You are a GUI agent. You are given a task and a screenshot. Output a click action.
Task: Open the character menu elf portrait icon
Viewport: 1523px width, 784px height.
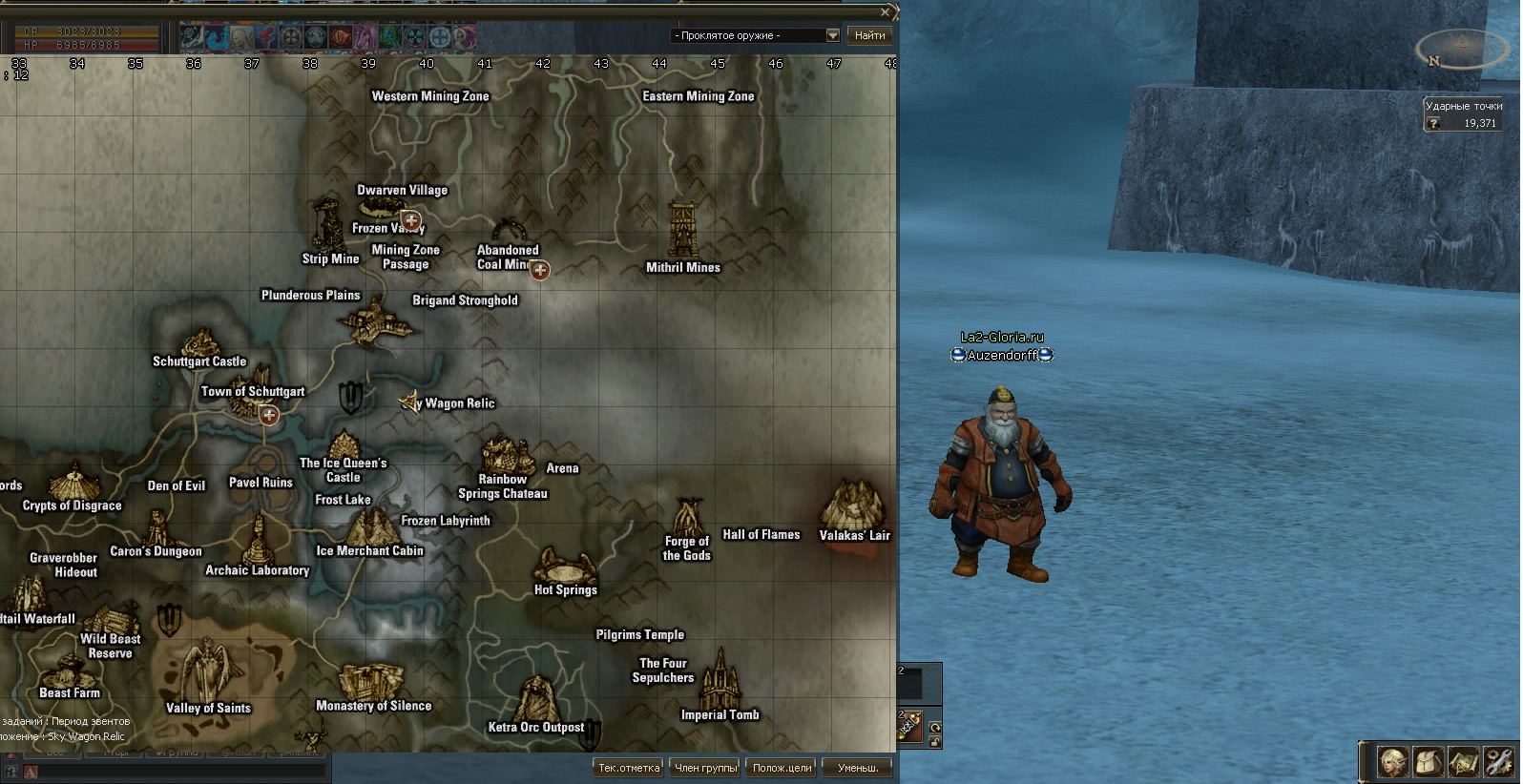pyautogui.click(x=1392, y=762)
